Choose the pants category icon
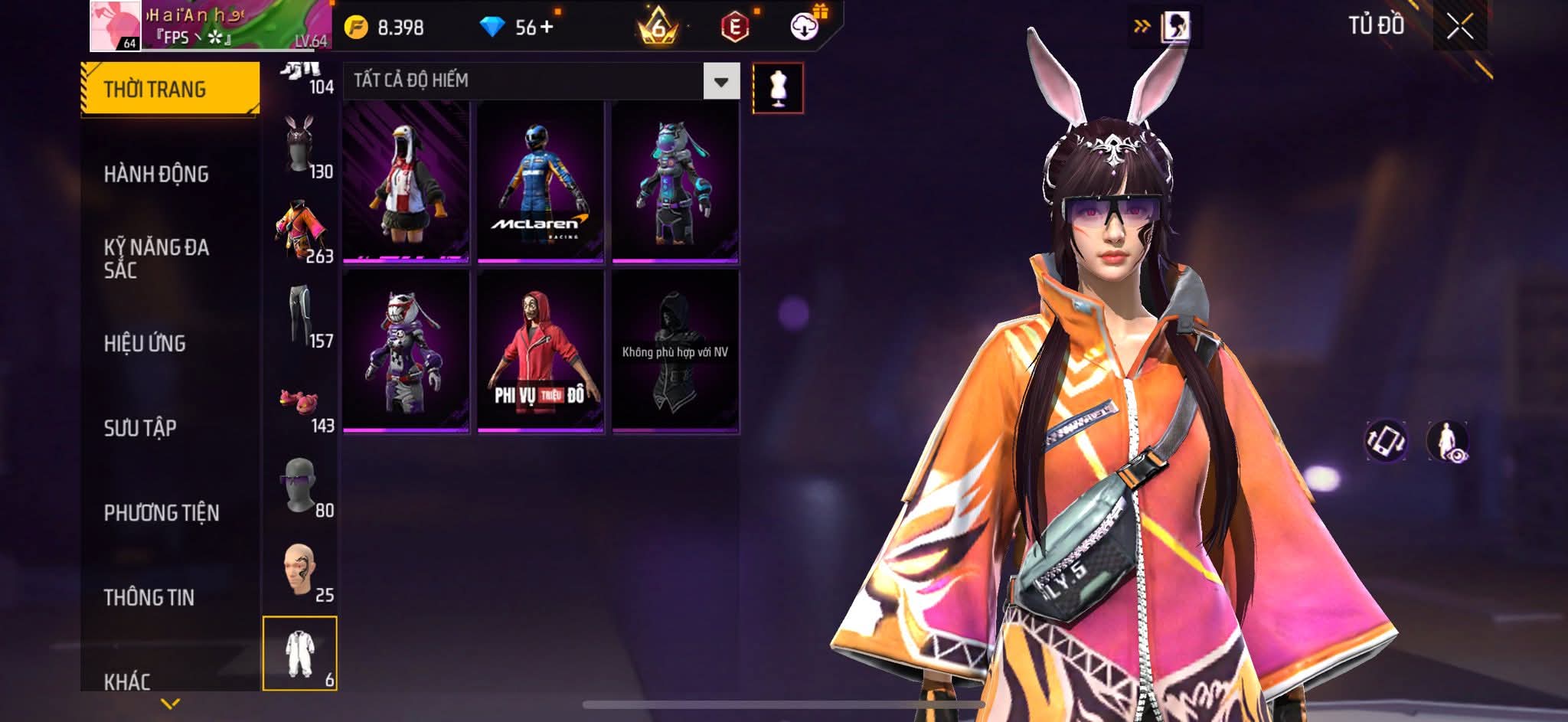The image size is (1568, 722). click(x=300, y=315)
